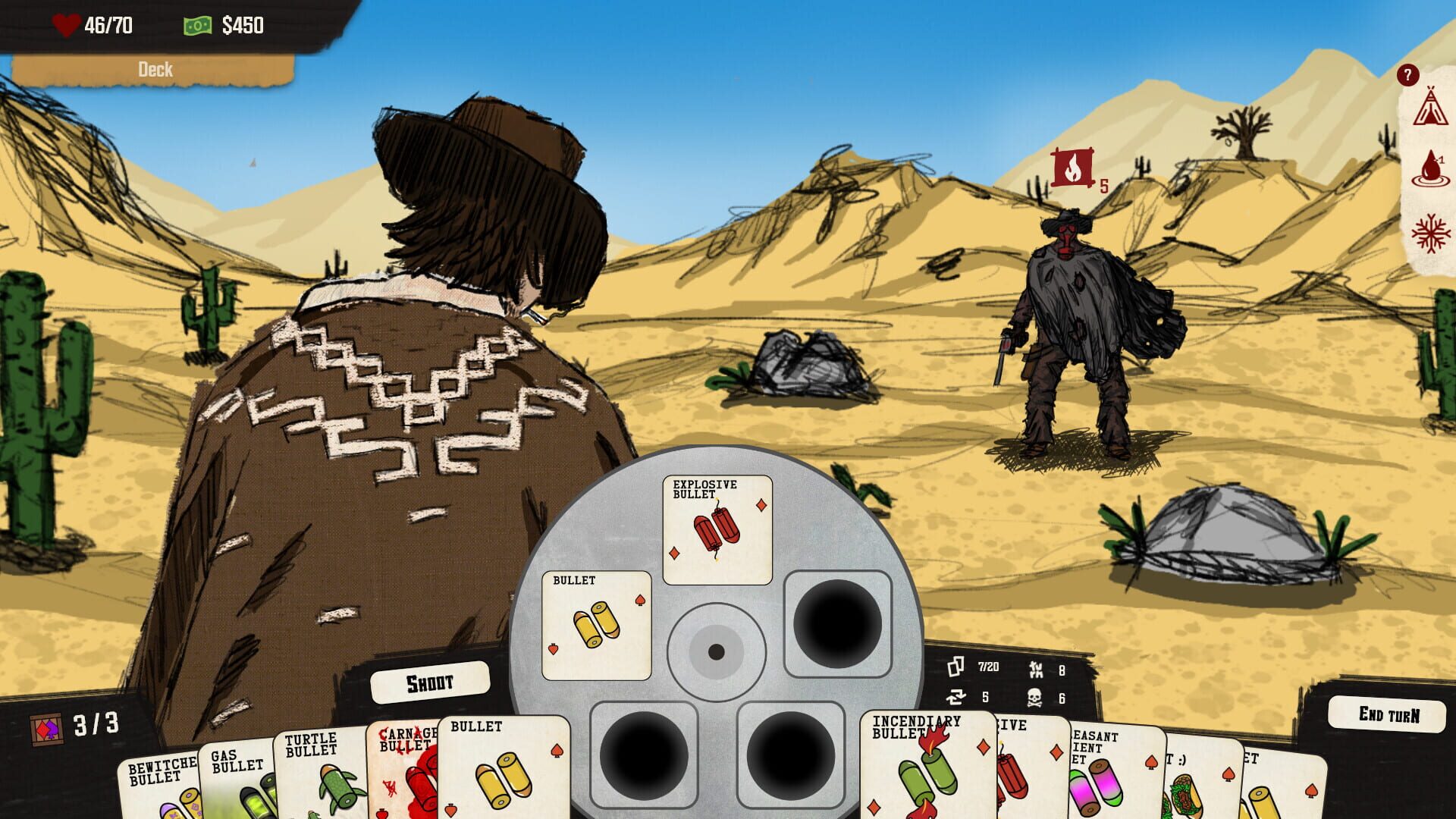Viewport: 1456px width, 819px height.
Task: Select the Gas Bullet card in hand
Action: tap(237, 781)
